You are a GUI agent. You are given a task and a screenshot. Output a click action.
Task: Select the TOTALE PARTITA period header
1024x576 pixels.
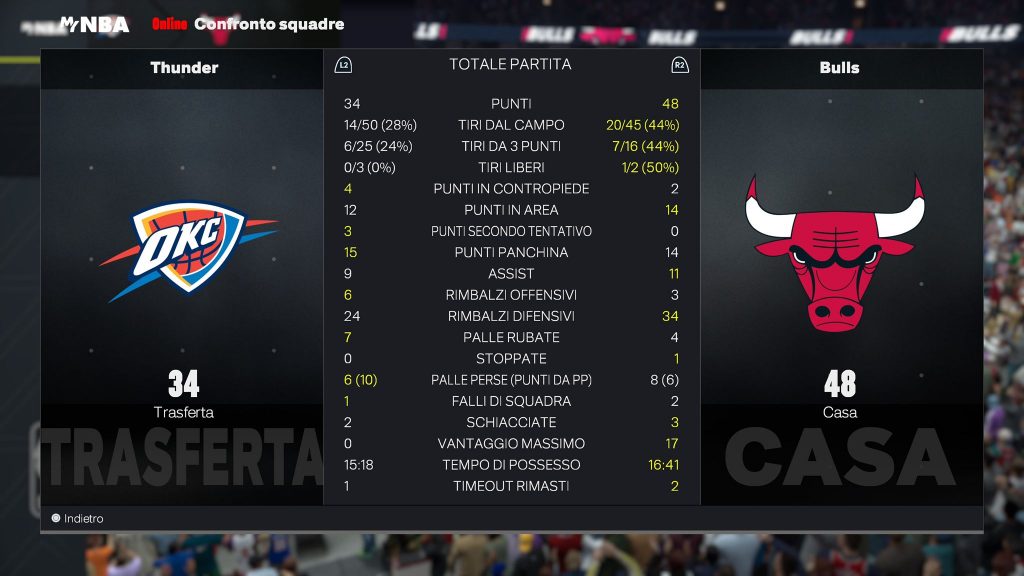(x=510, y=65)
